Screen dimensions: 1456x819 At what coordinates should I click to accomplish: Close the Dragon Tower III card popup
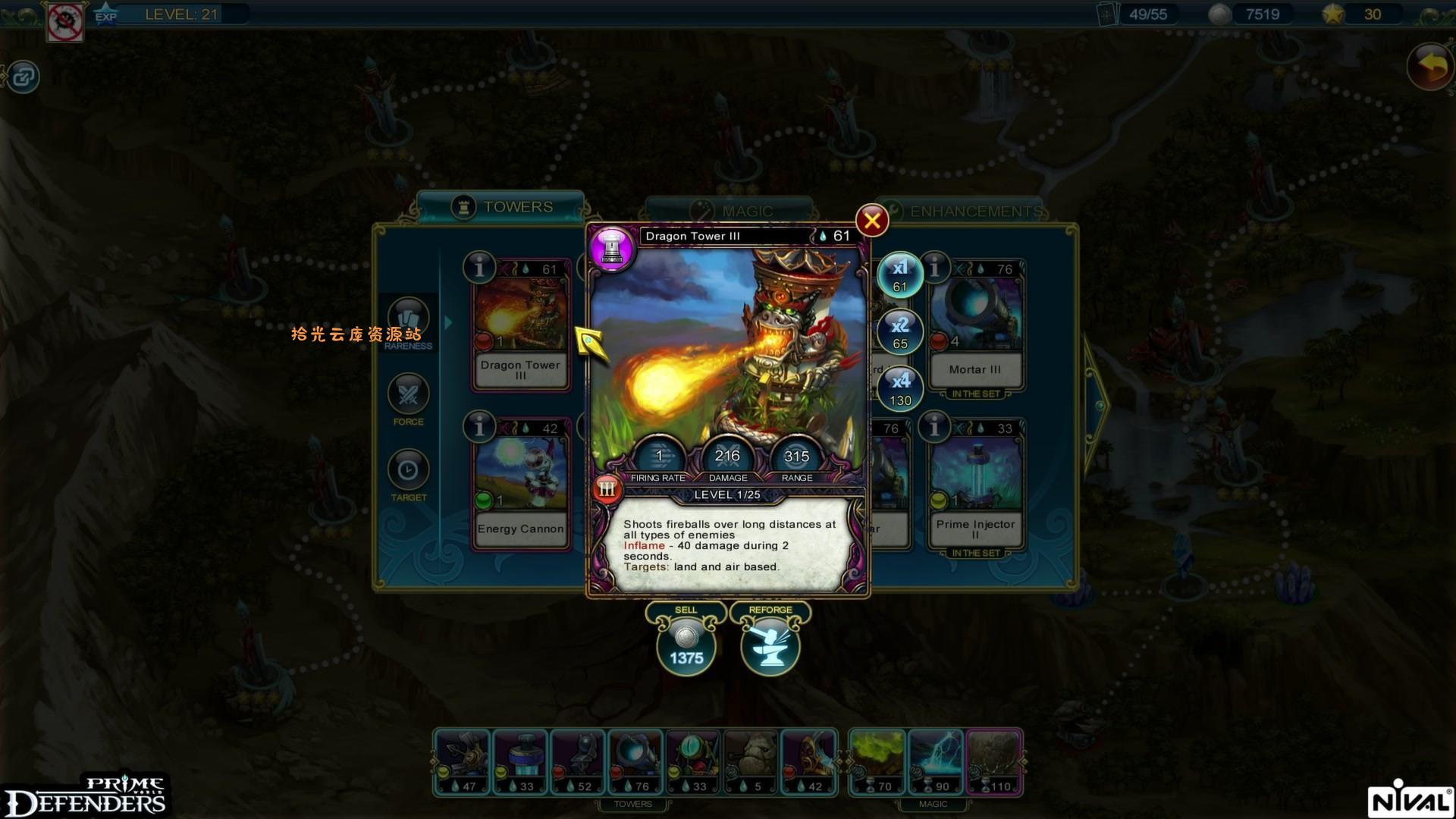point(872,221)
